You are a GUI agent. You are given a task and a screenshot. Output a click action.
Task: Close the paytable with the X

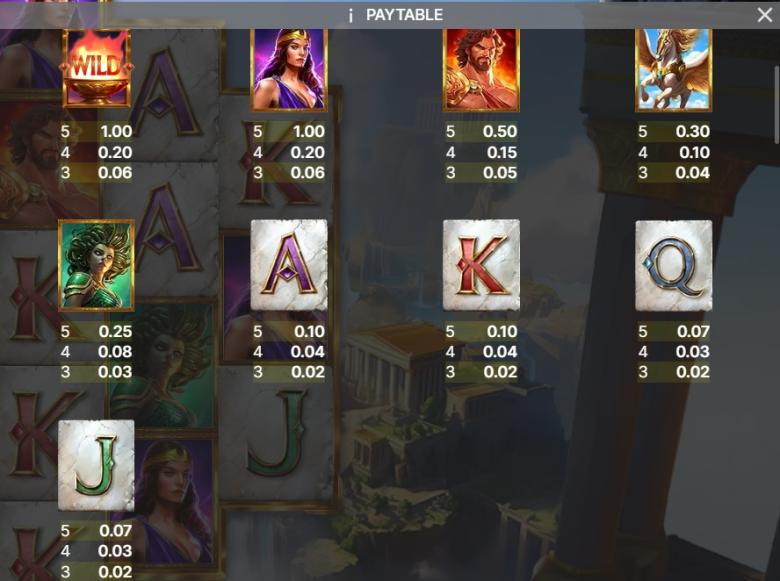tap(764, 15)
